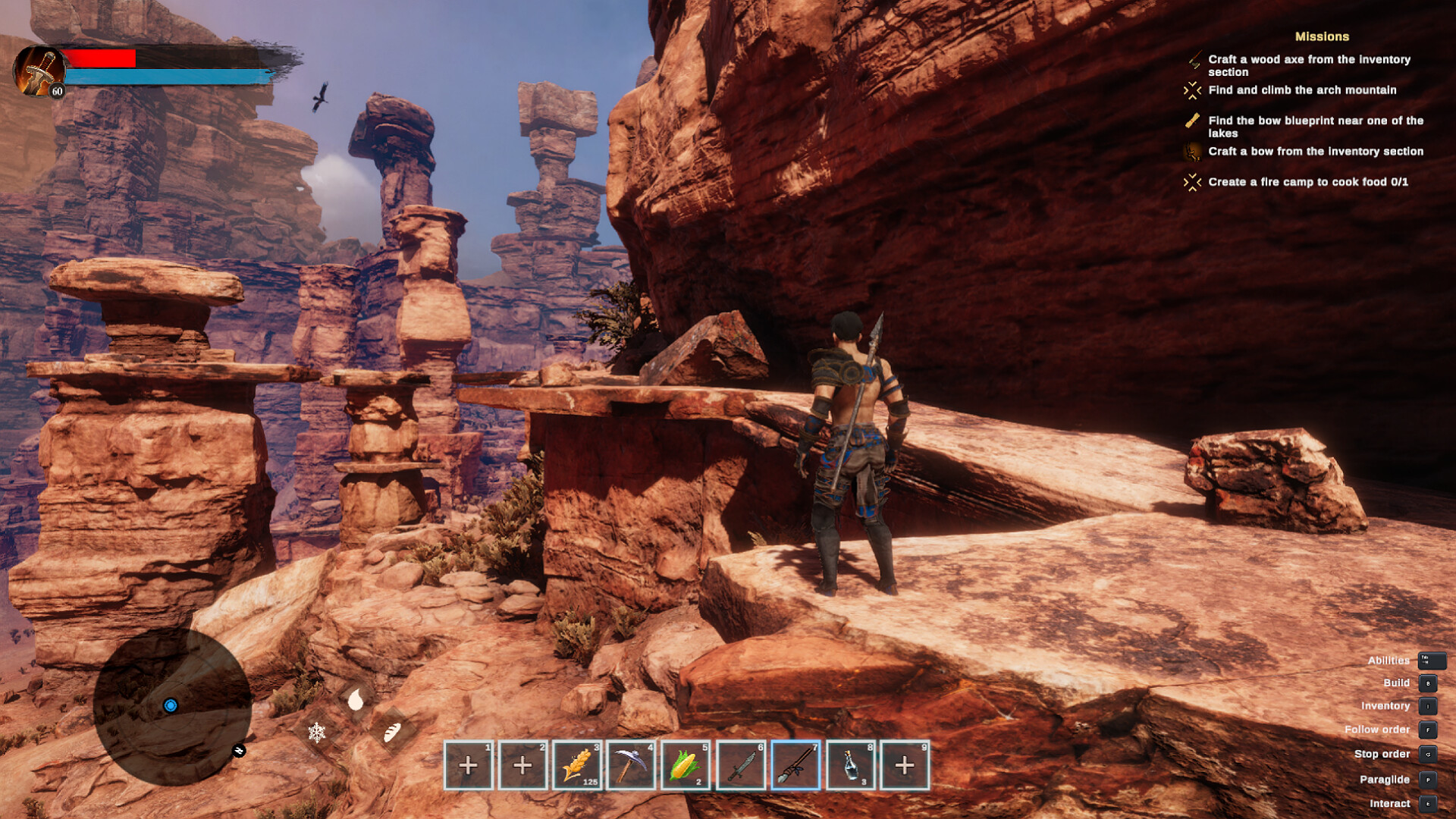The image size is (1456, 819).
Task: Select the 'Craft a wood axe' mission
Action: pyautogui.click(x=1309, y=65)
